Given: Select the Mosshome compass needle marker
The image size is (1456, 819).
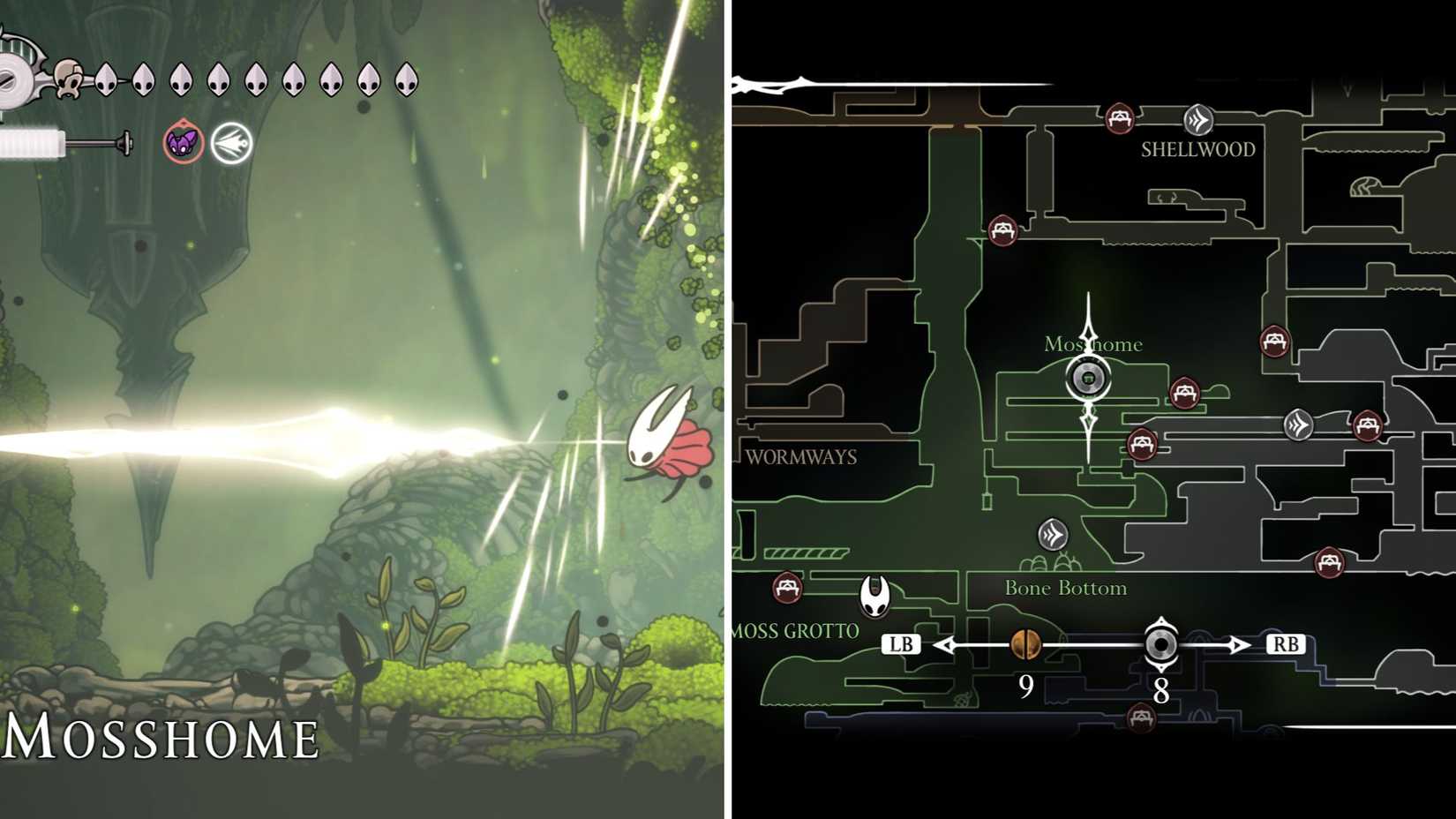Looking at the screenshot, I should [x=1090, y=378].
